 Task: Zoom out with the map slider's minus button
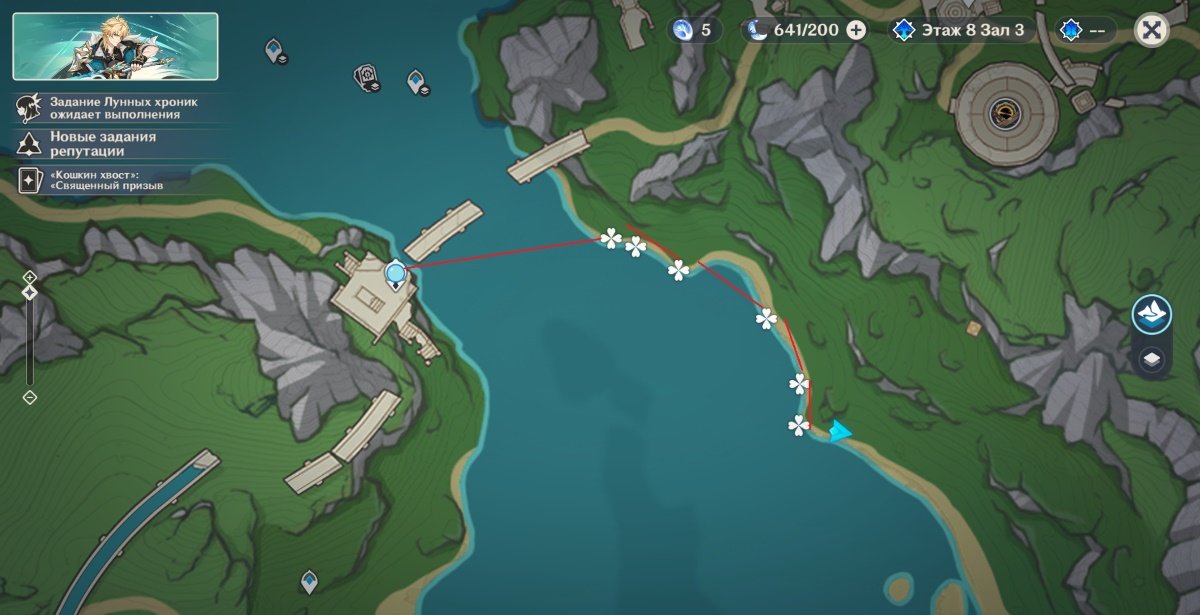(30, 397)
